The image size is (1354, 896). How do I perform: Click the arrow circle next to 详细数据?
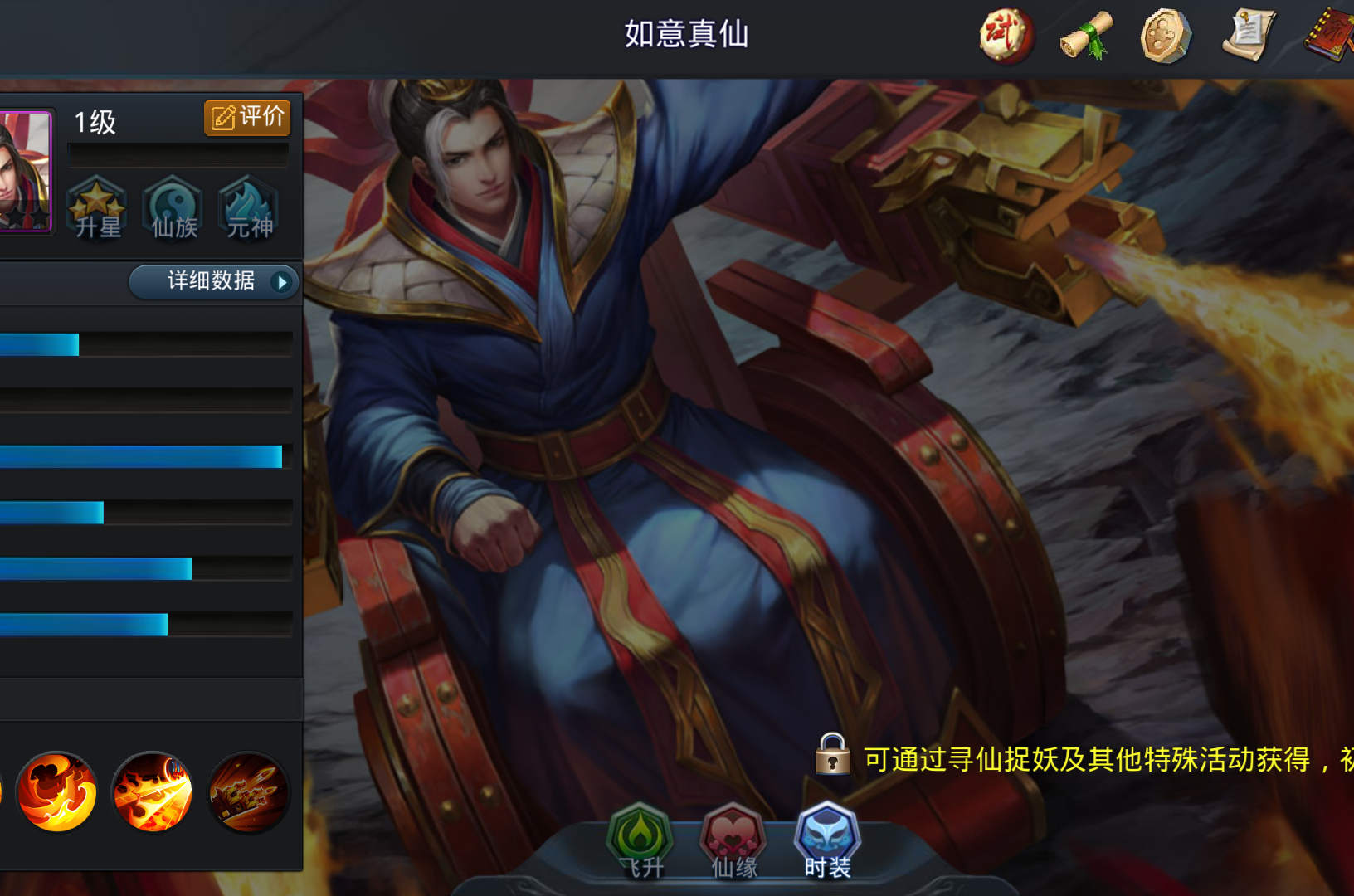[283, 282]
